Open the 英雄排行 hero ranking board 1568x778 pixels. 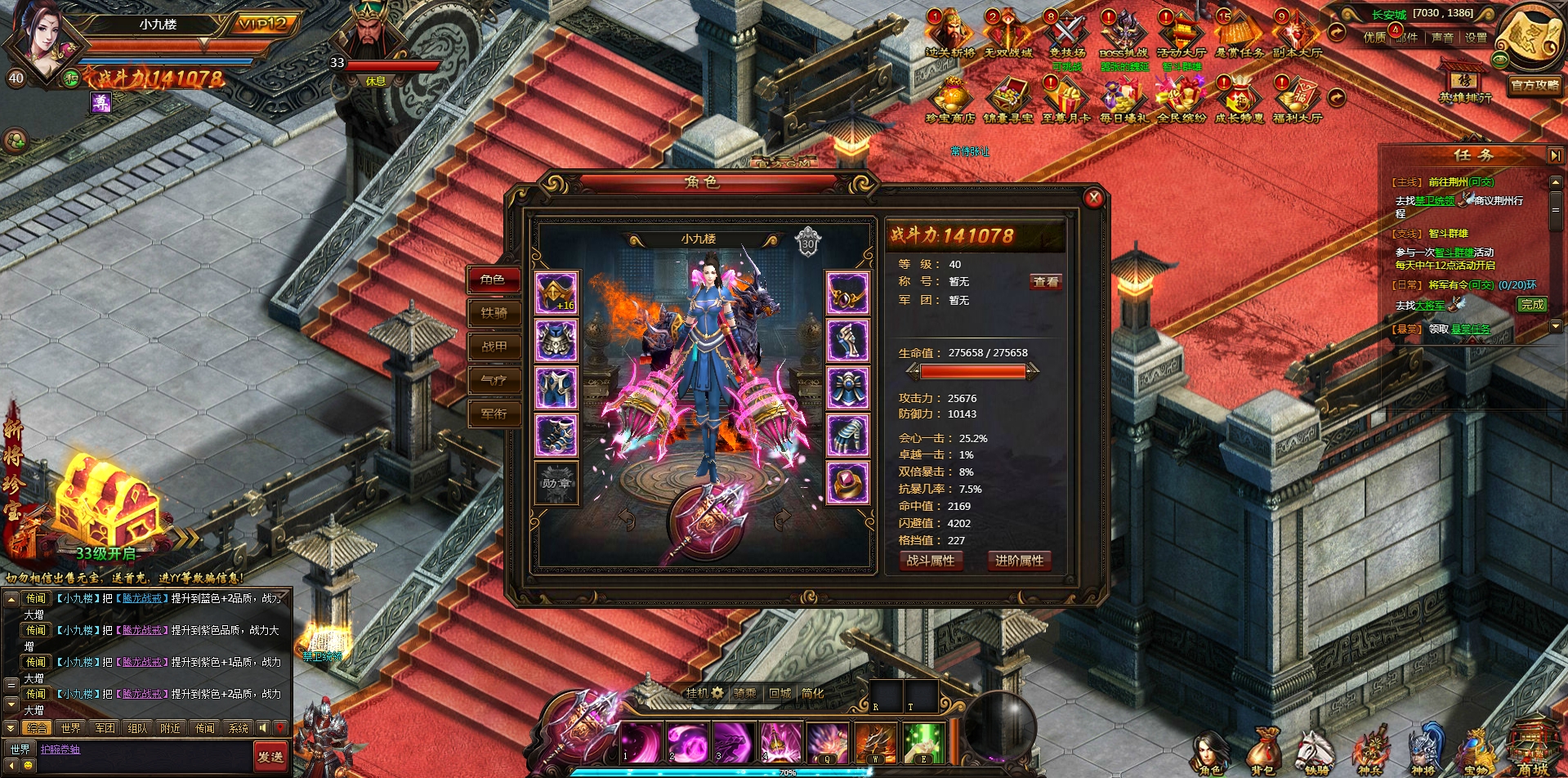pos(1465,82)
